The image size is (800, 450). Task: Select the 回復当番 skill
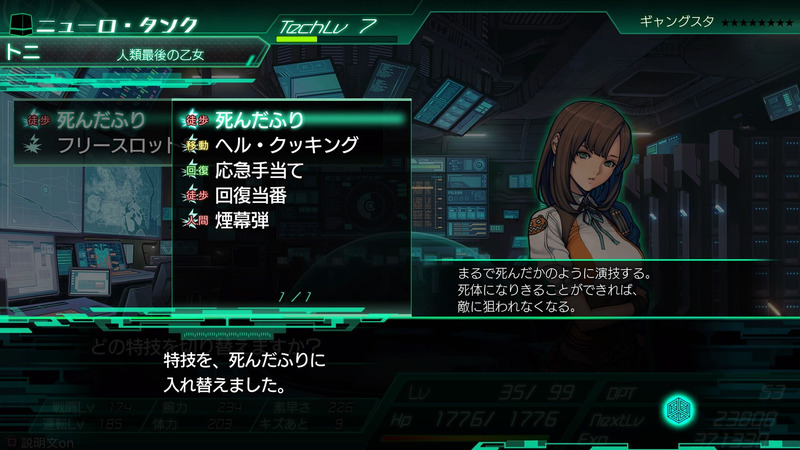click(x=258, y=195)
